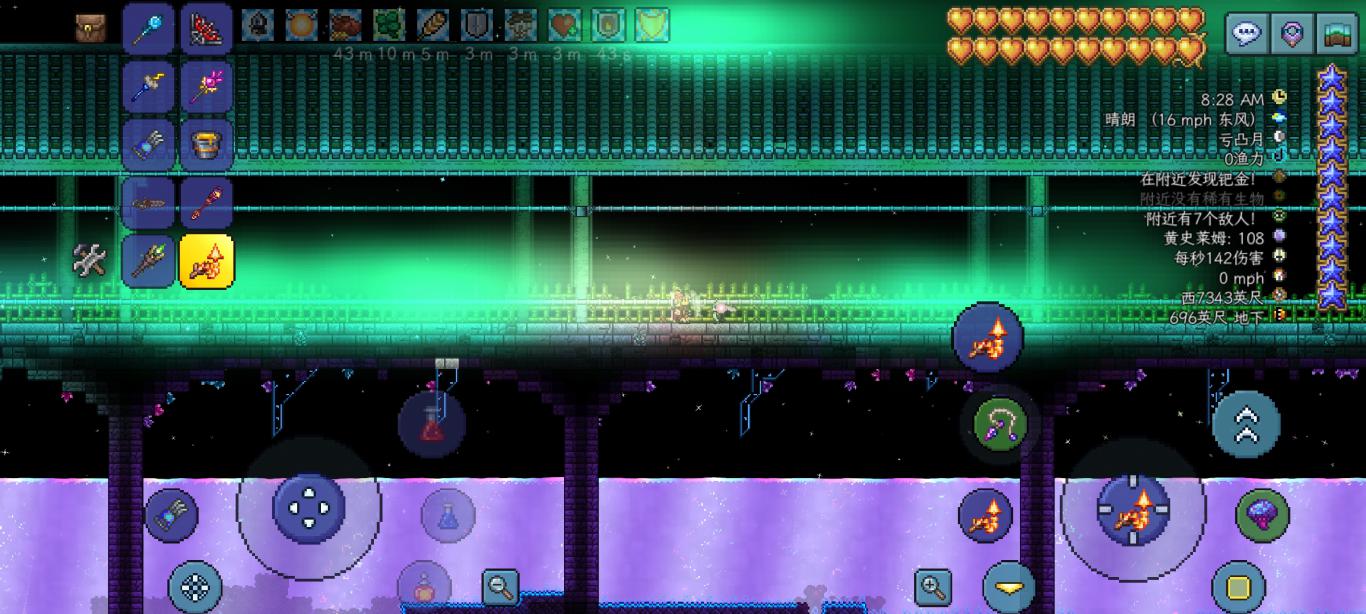1366x614 pixels.
Task: Choose the pink gem staff slot
Action: click(x=207, y=86)
